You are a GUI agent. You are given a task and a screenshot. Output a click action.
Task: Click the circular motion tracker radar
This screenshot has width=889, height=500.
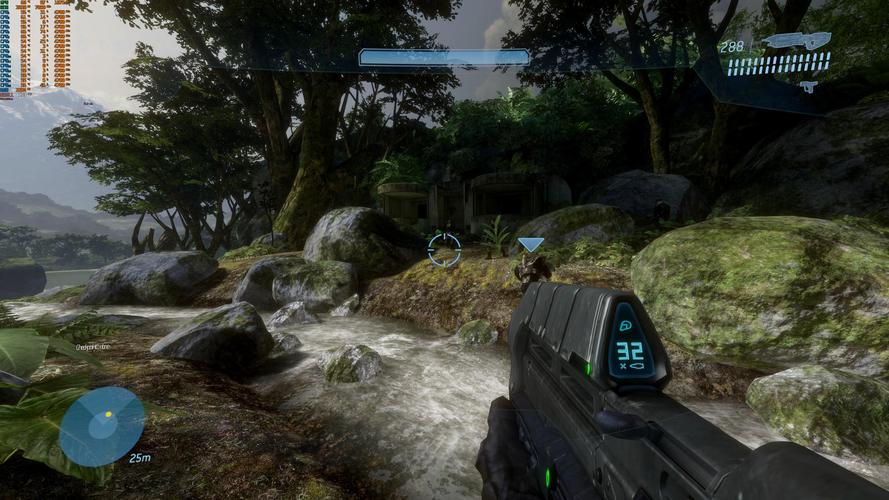click(102, 427)
